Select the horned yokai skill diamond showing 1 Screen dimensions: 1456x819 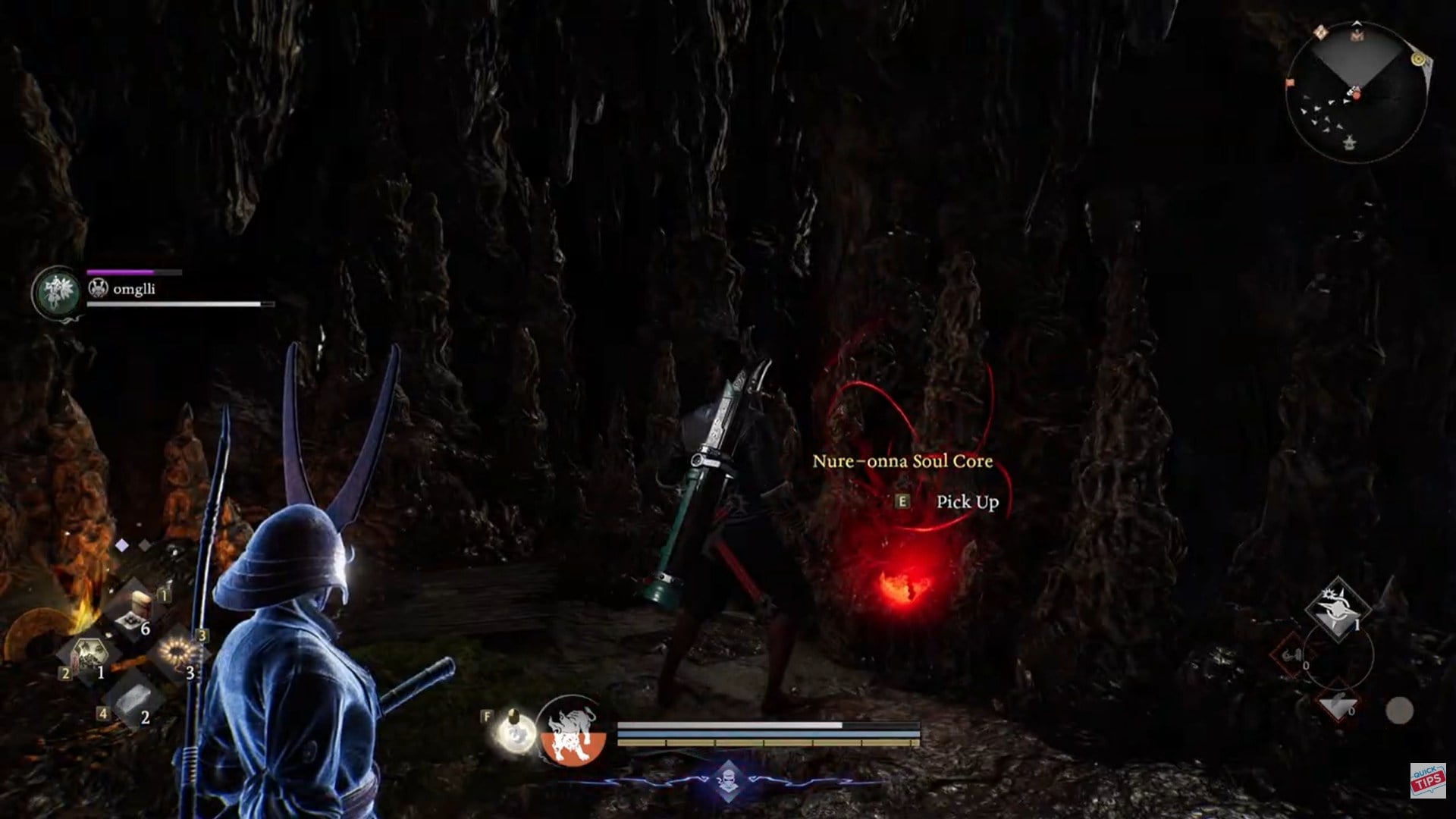click(x=1338, y=611)
